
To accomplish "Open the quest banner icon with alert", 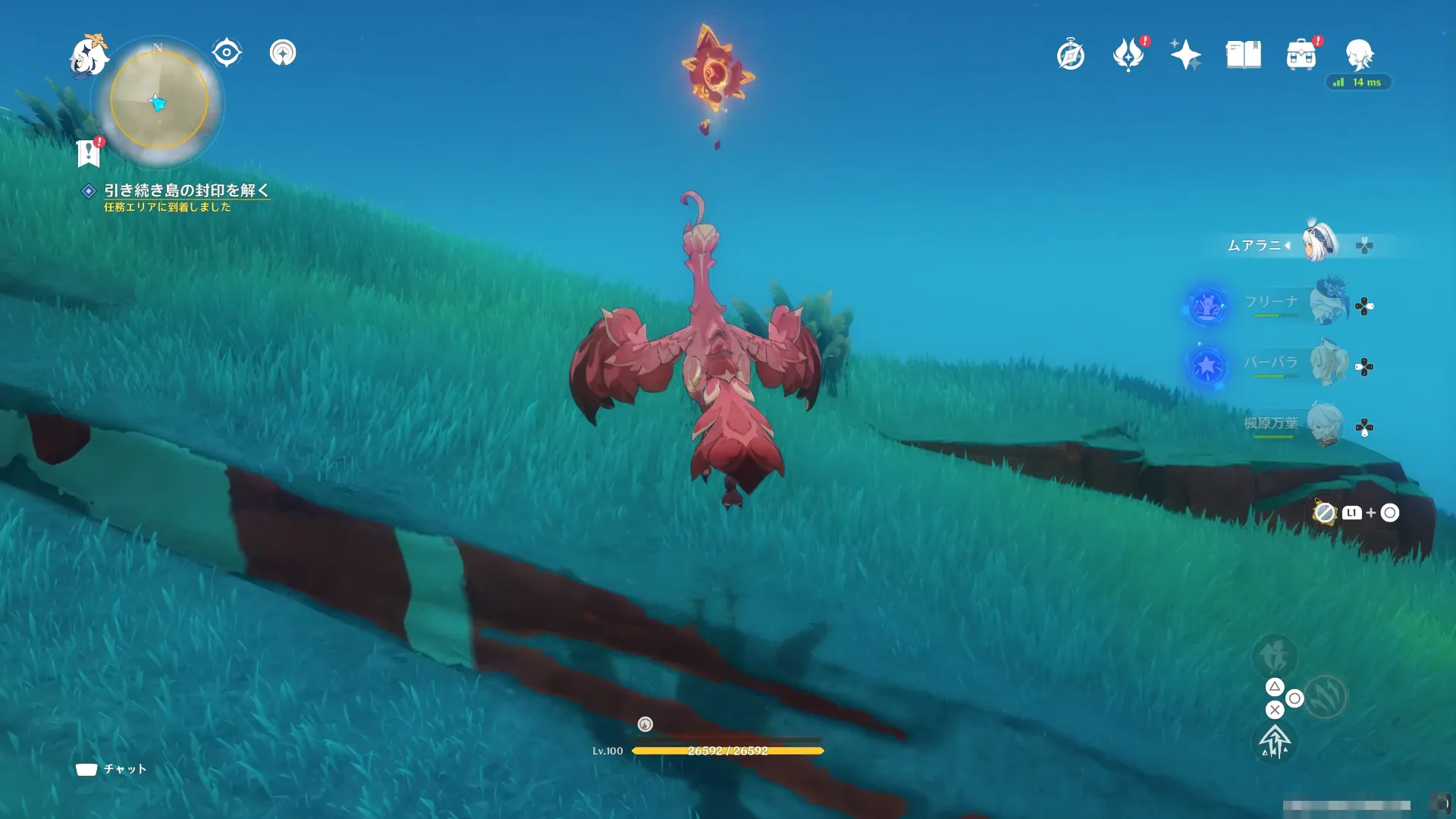I will pyautogui.click(x=89, y=152).
